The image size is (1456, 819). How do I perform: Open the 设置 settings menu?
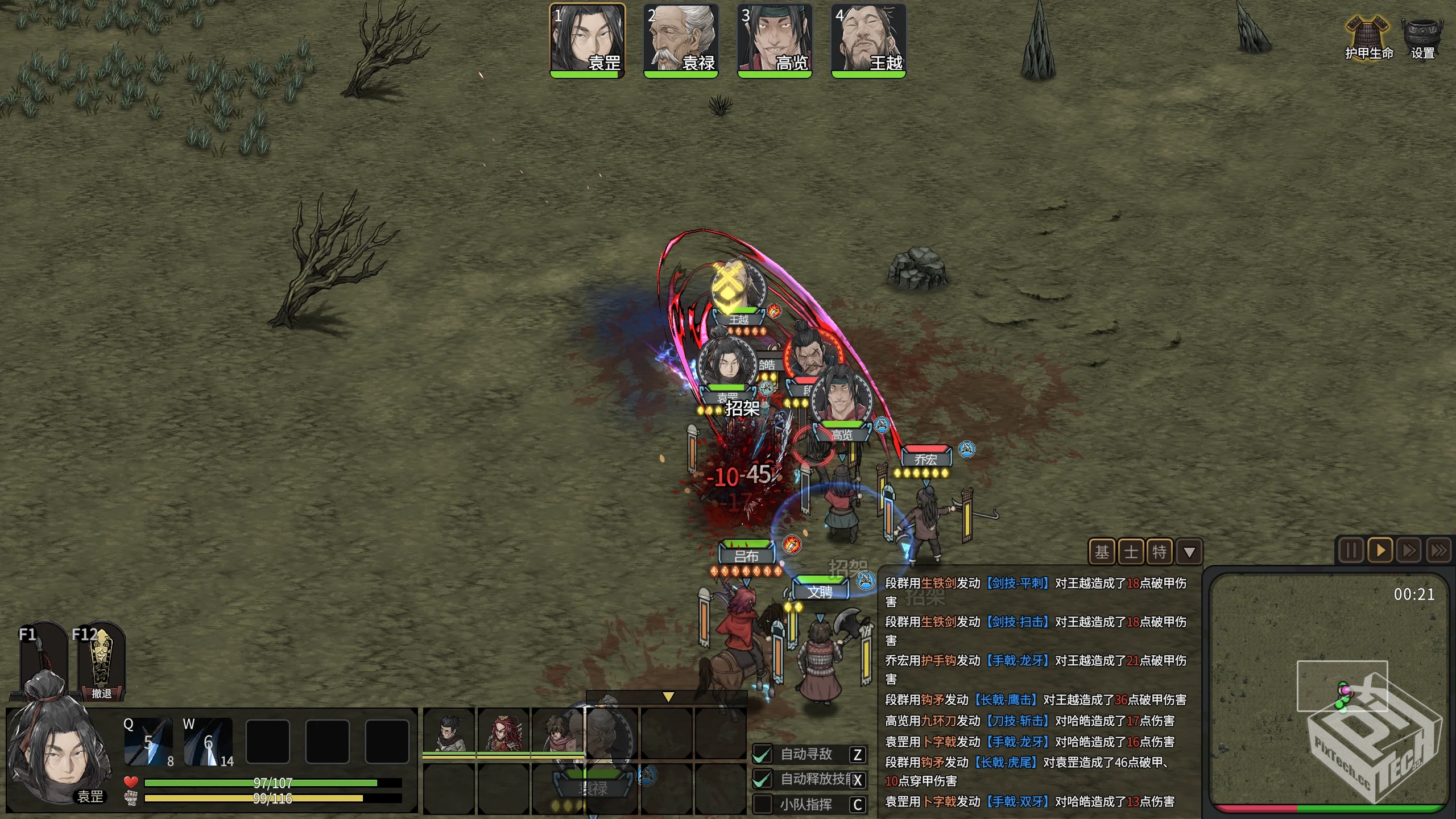coord(1422,38)
